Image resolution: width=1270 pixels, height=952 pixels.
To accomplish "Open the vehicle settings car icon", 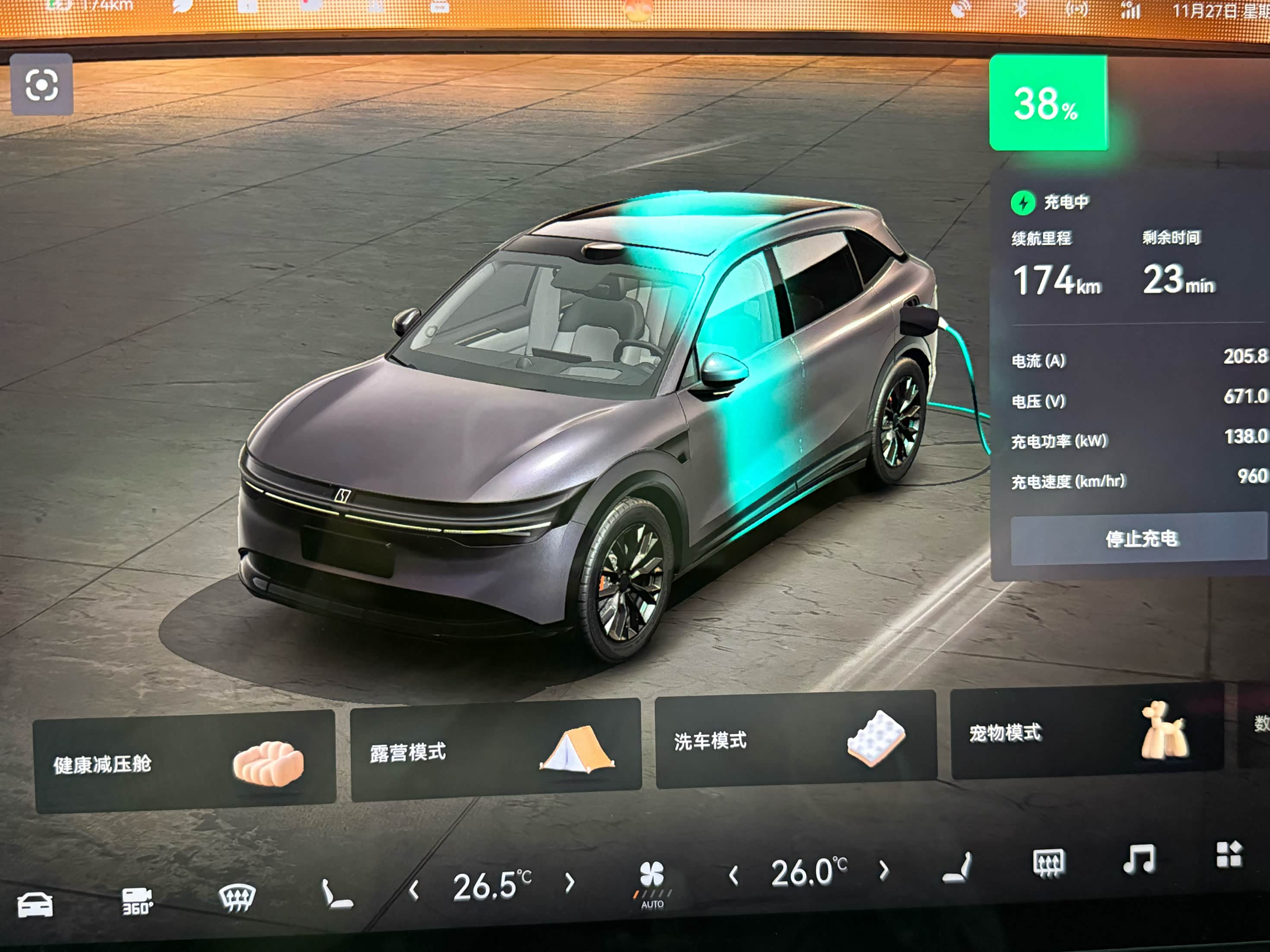I will (35, 905).
